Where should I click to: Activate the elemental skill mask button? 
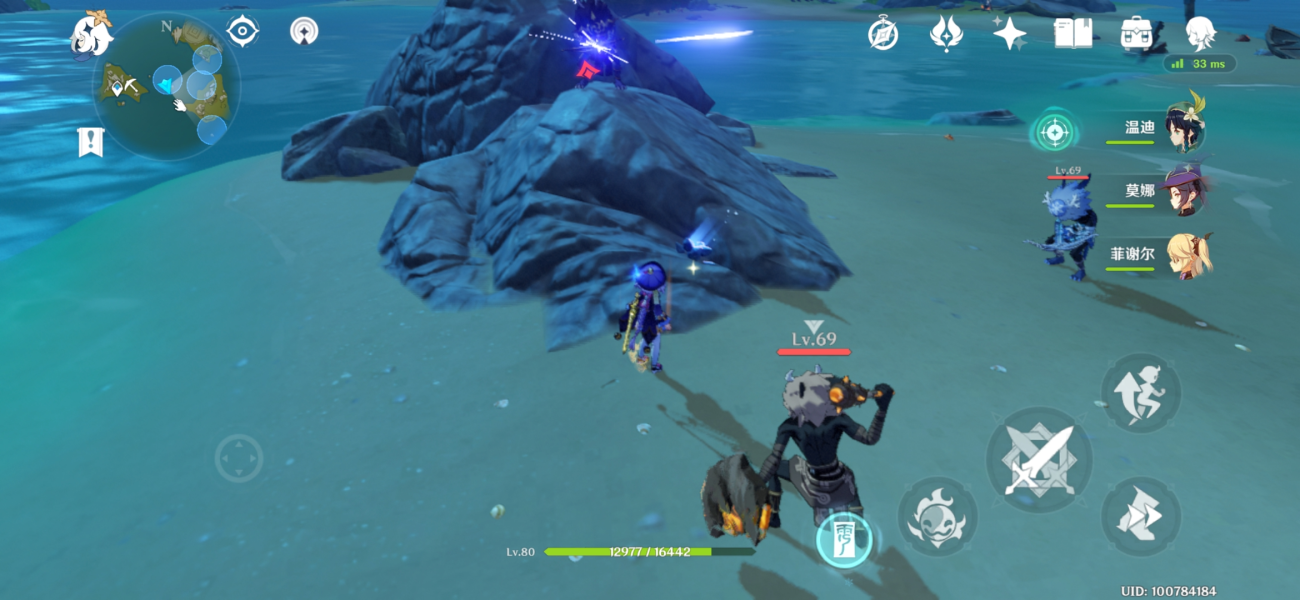point(937,516)
